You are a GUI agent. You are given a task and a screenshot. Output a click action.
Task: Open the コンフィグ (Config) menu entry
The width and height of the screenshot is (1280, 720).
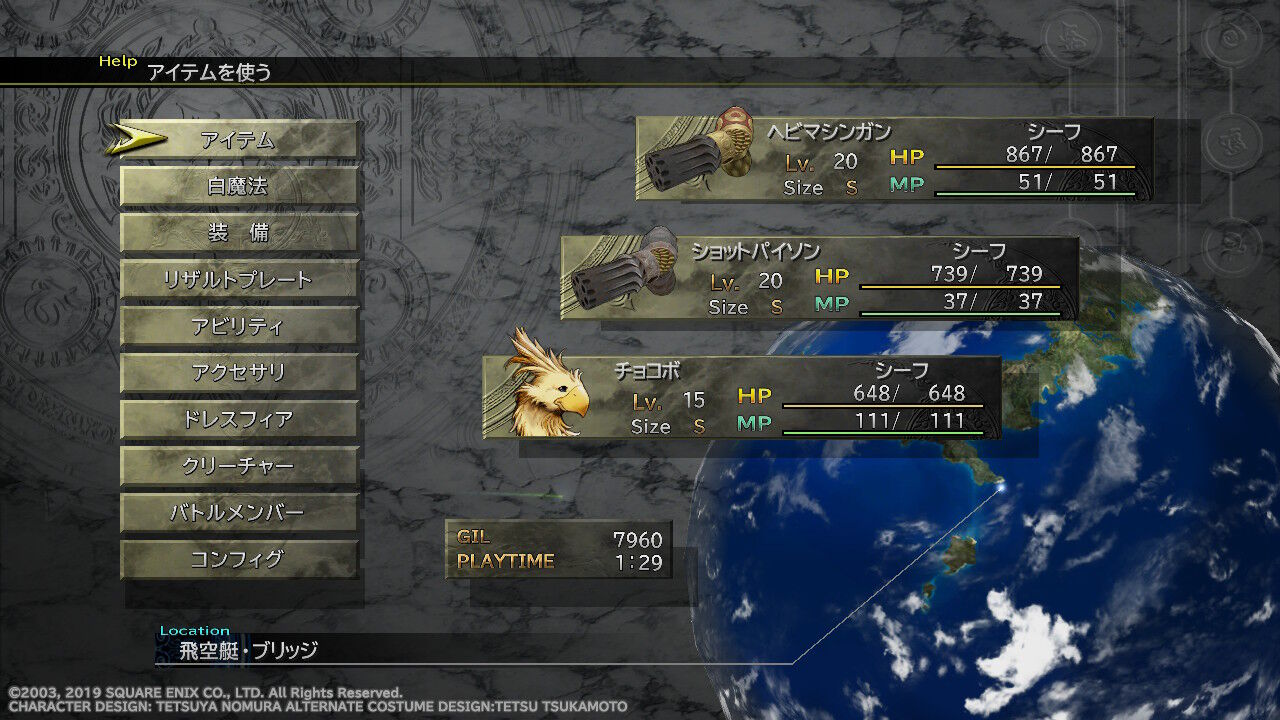point(238,560)
